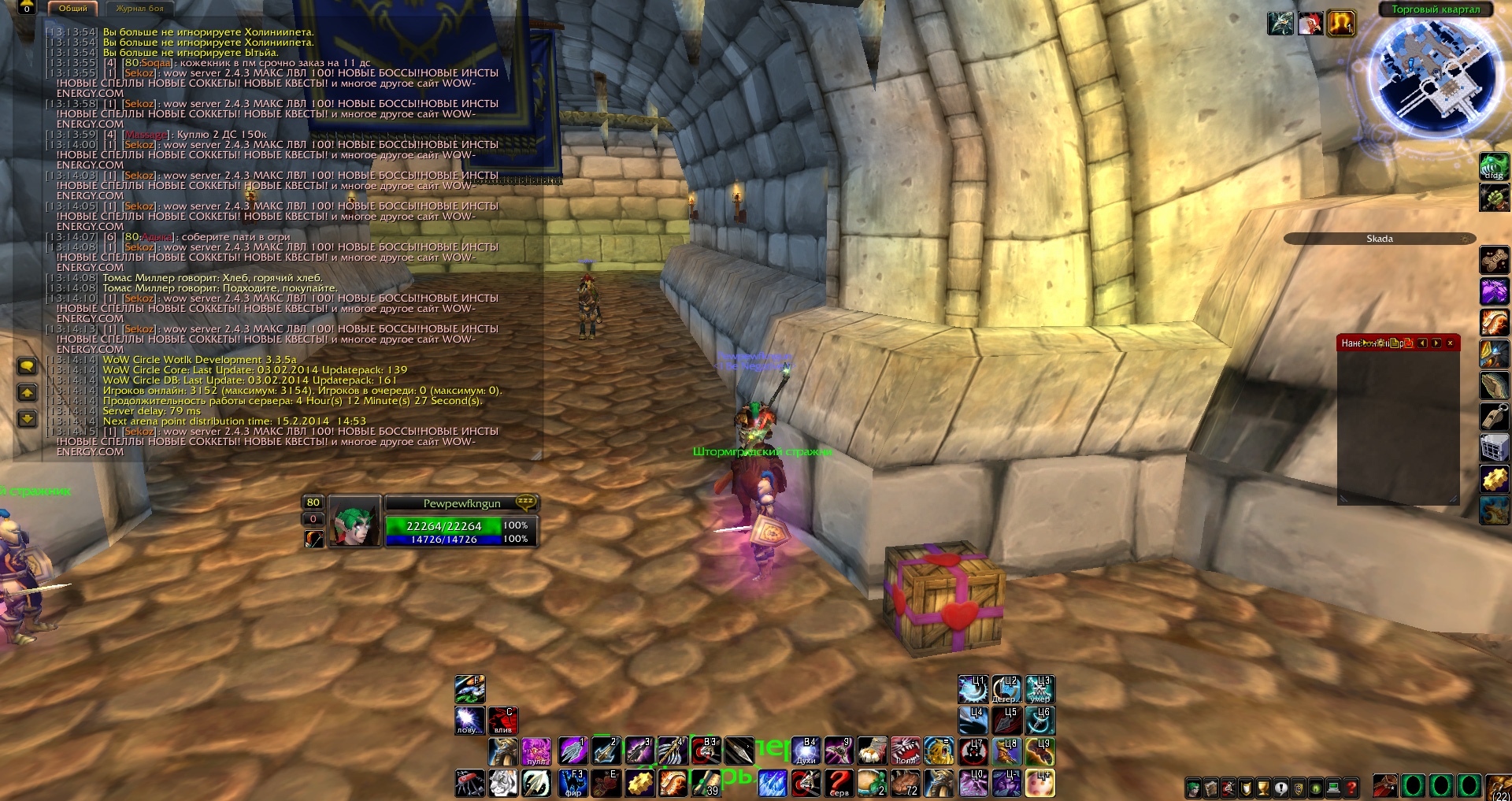Select the Pewpewfkngun player portrait
Screen dimensions: 1512x801
pos(354,521)
